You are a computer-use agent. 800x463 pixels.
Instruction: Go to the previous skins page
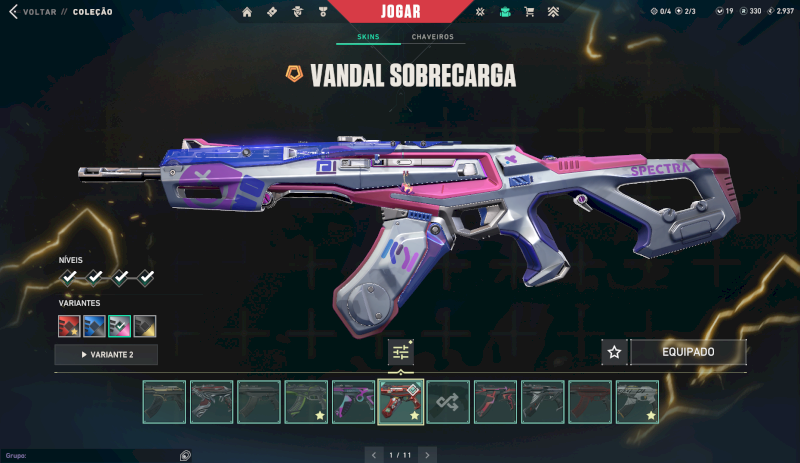click(x=374, y=455)
